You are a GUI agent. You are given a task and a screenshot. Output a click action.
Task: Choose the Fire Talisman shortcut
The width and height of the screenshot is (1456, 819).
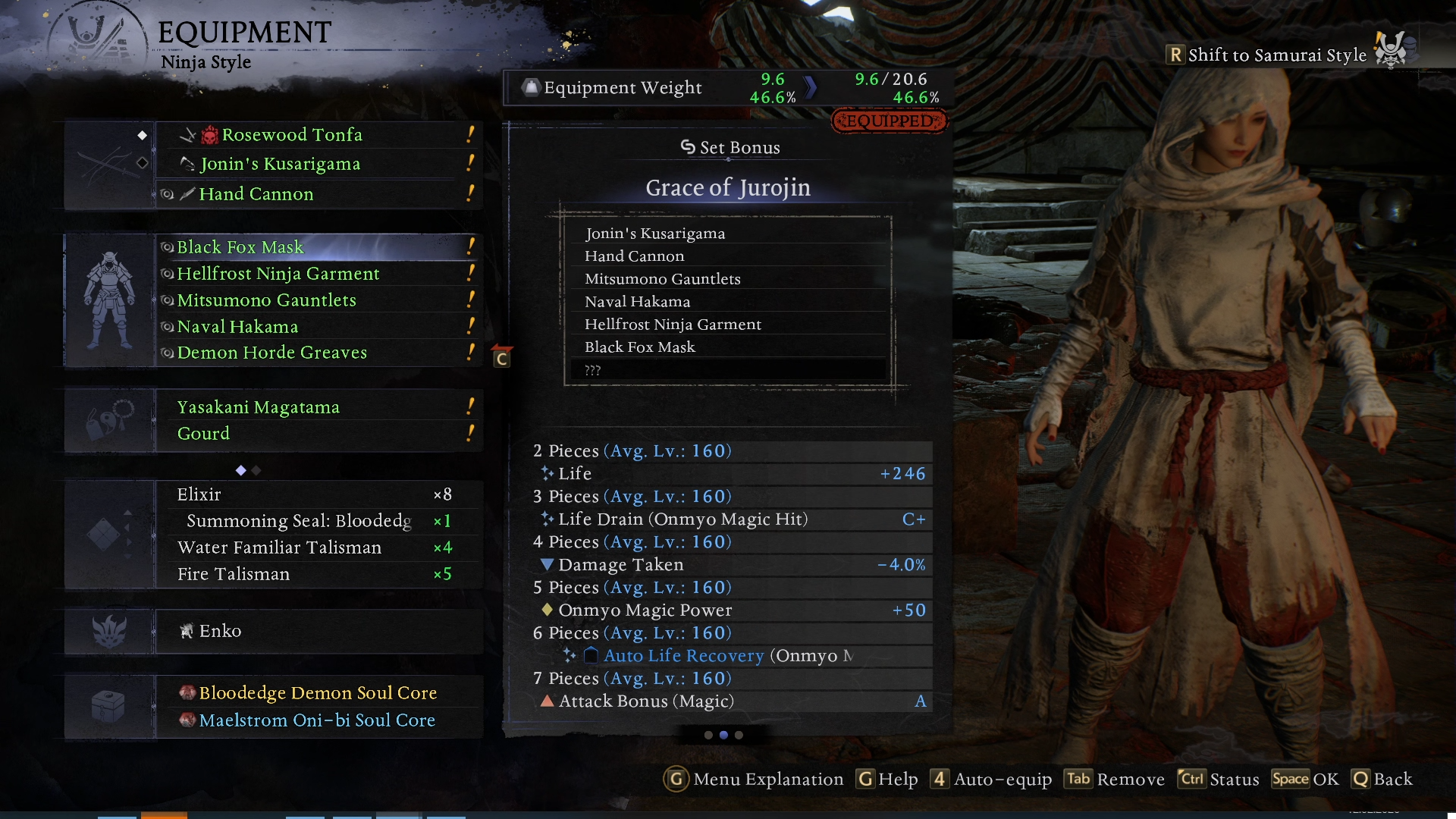coord(234,574)
